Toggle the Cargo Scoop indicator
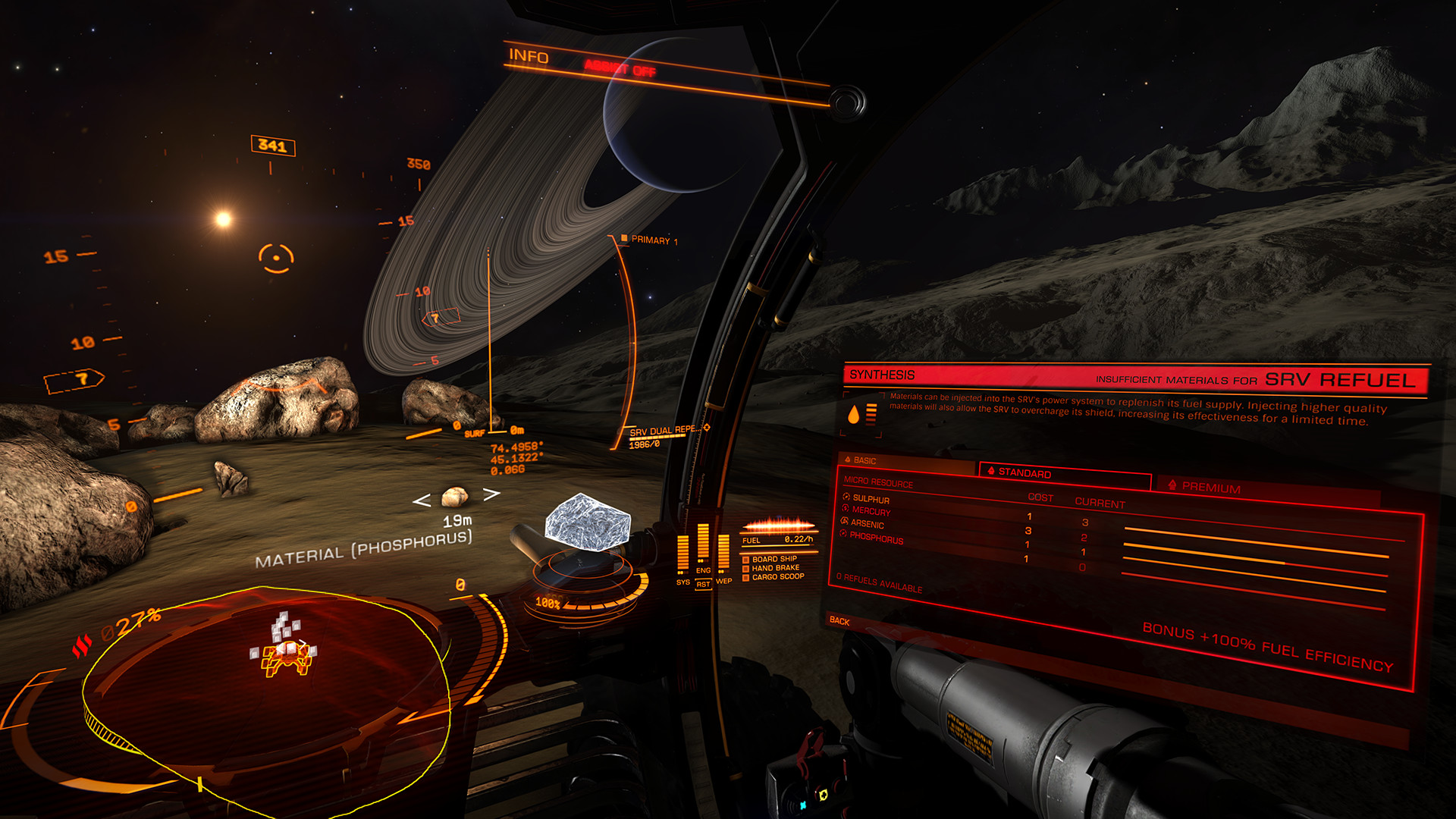The image size is (1456, 819). tap(777, 577)
